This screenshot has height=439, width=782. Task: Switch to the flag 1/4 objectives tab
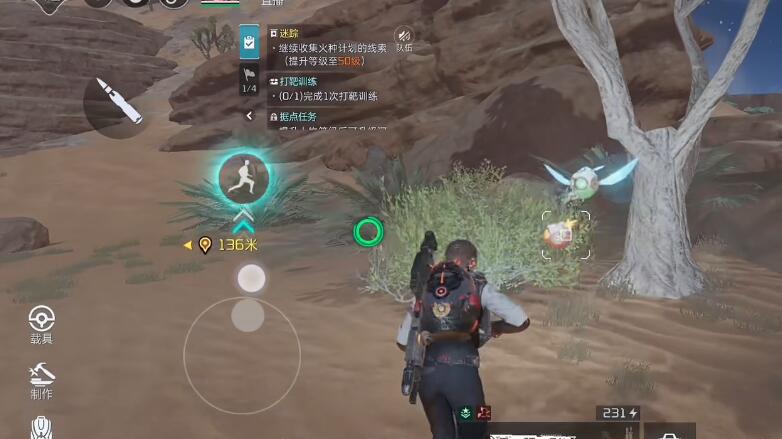pos(249,80)
